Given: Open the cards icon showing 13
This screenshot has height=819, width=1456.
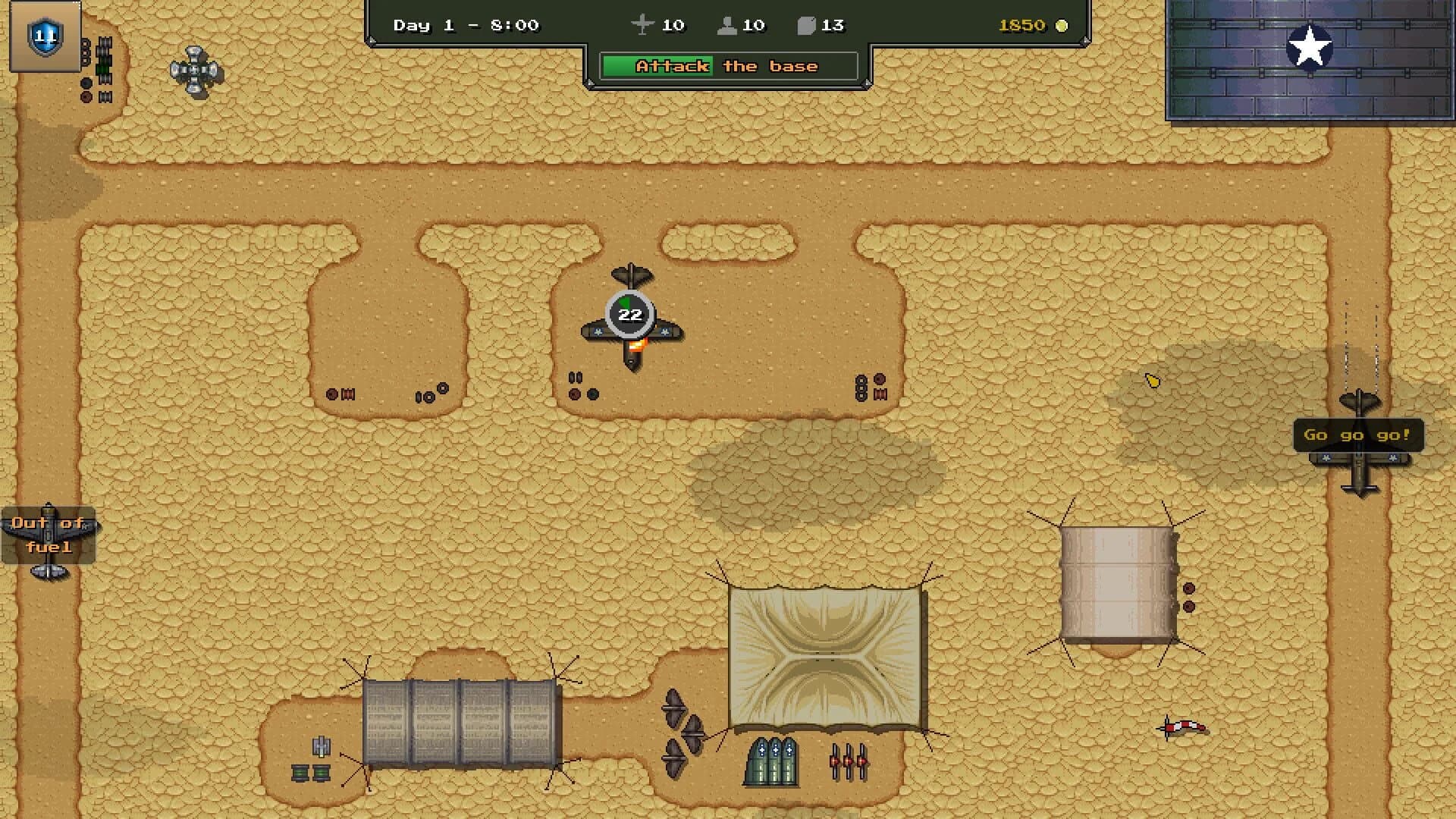Looking at the screenshot, I should coord(809,25).
